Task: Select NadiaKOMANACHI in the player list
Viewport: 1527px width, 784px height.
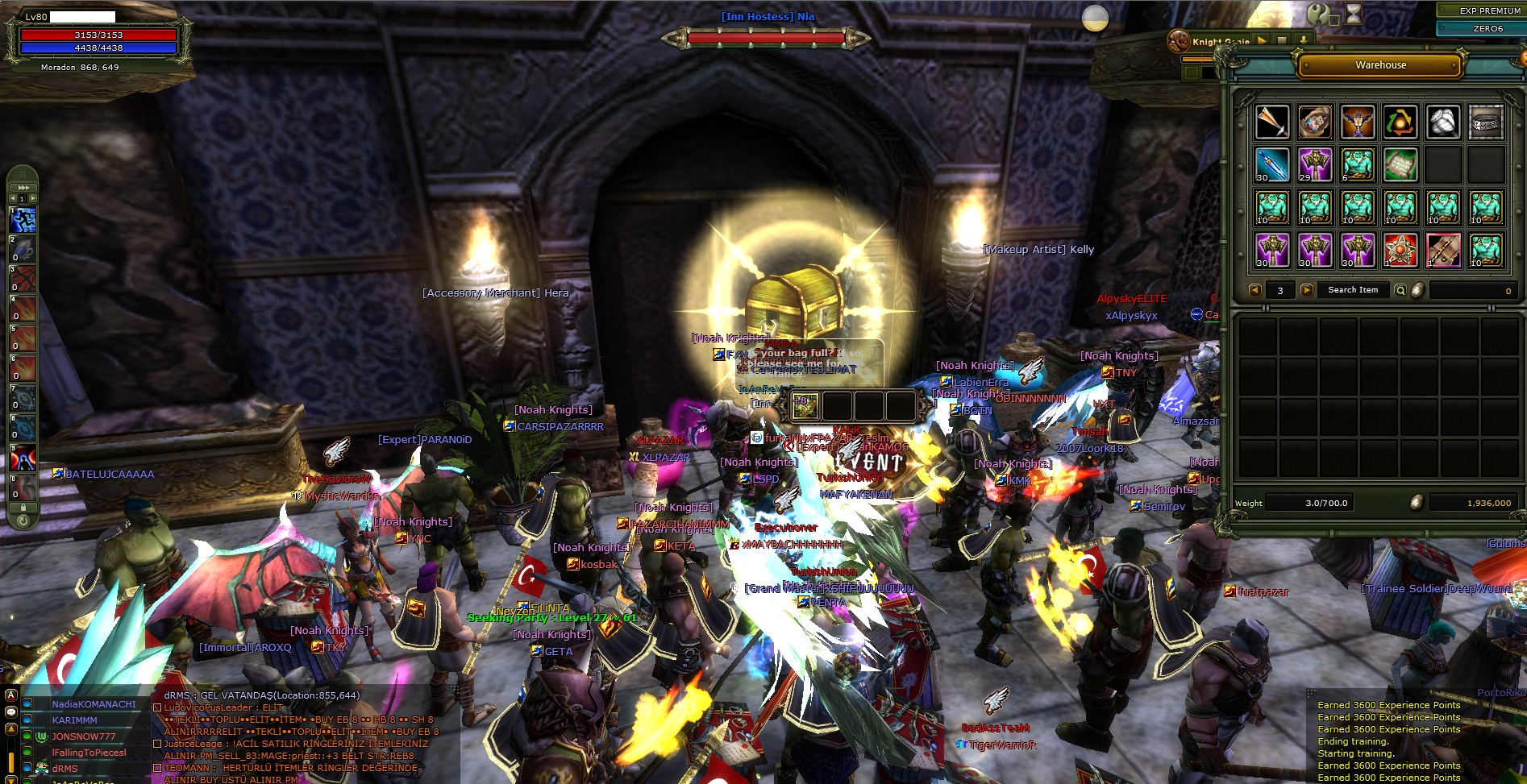Action: (94, 704)
